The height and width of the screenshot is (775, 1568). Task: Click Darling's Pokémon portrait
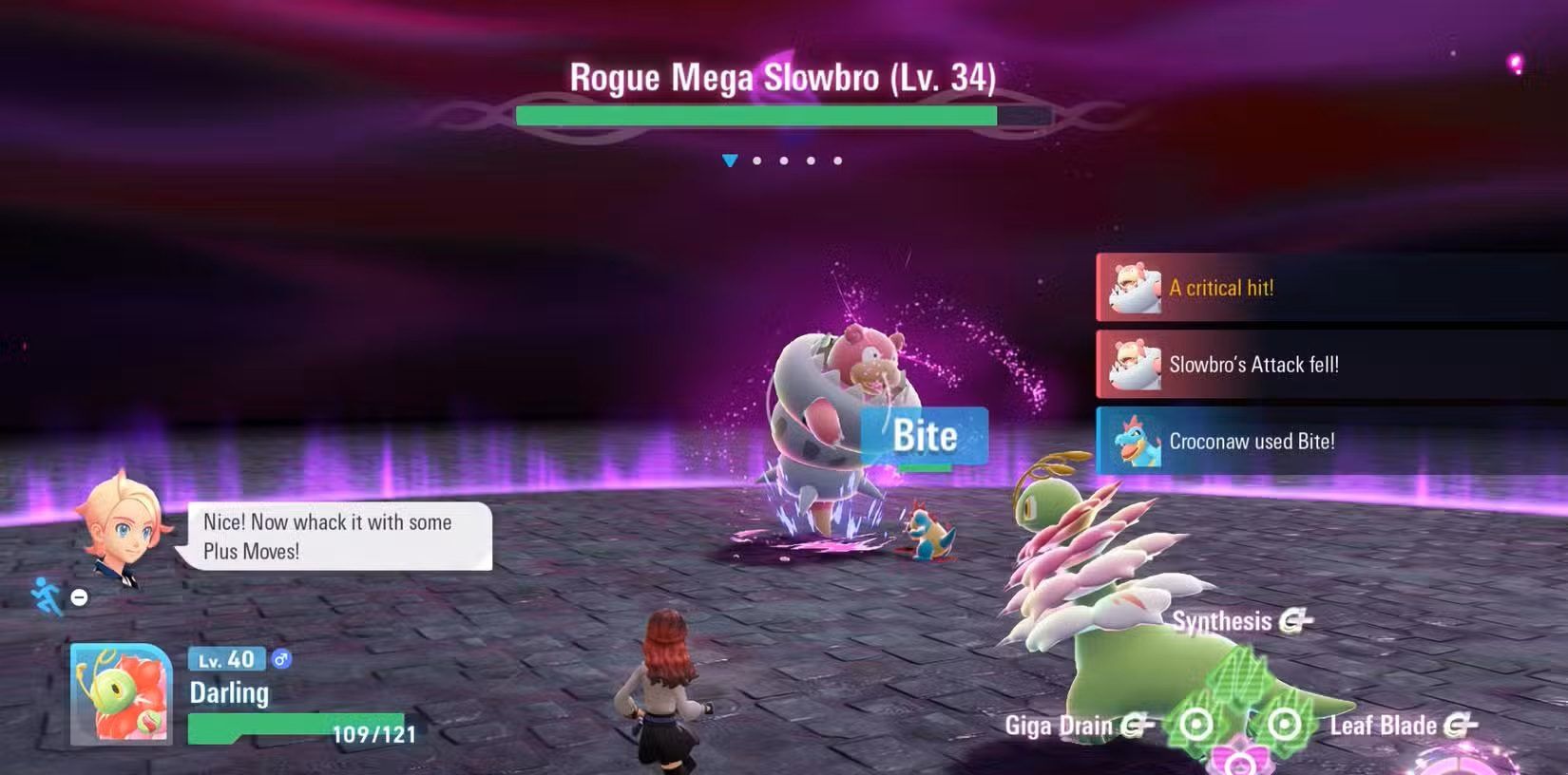[x=121, y=694]
